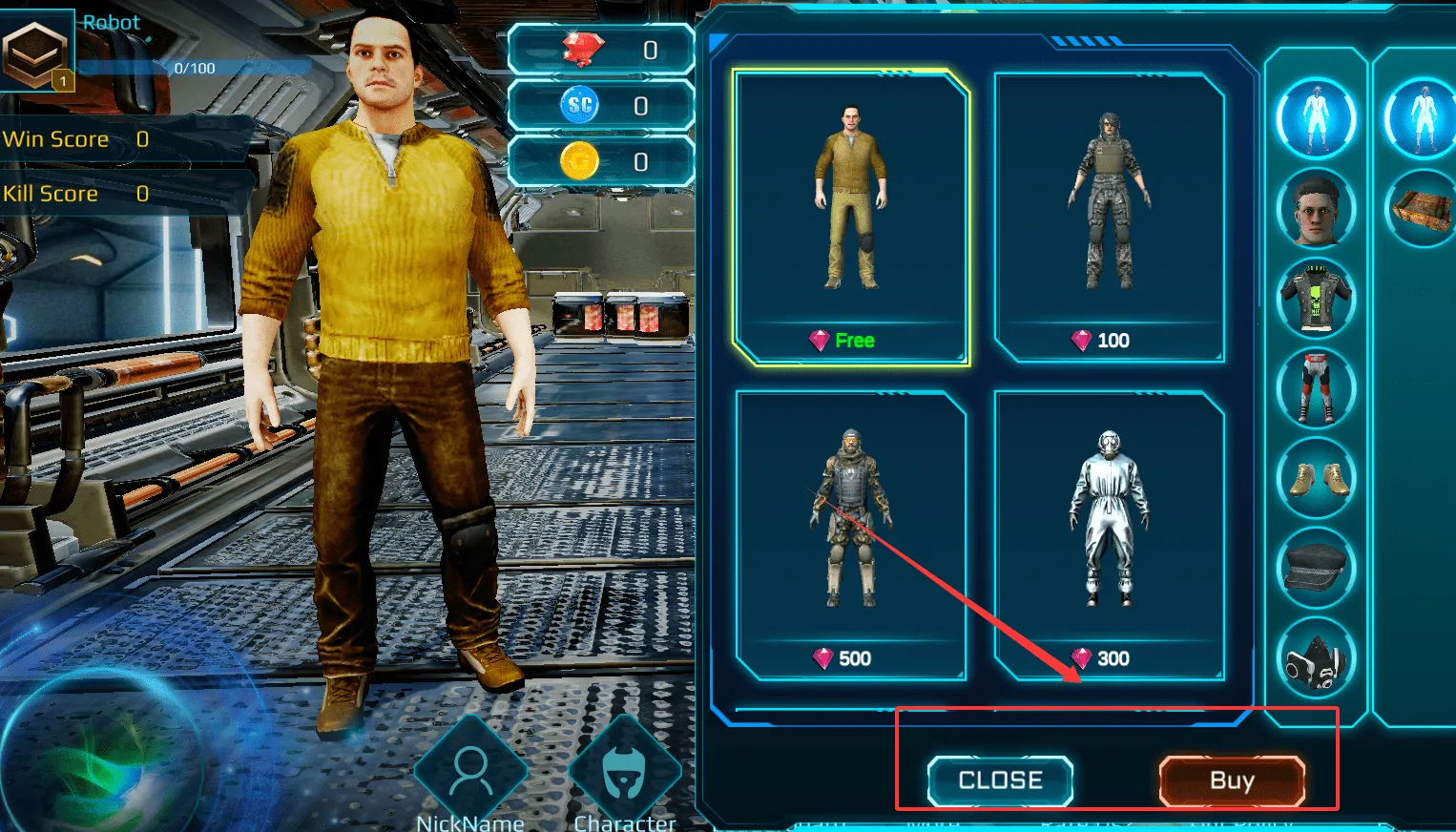Screen dimensions: 1456x832
Task: Click the blue SC coin counter
Action: 601,106
